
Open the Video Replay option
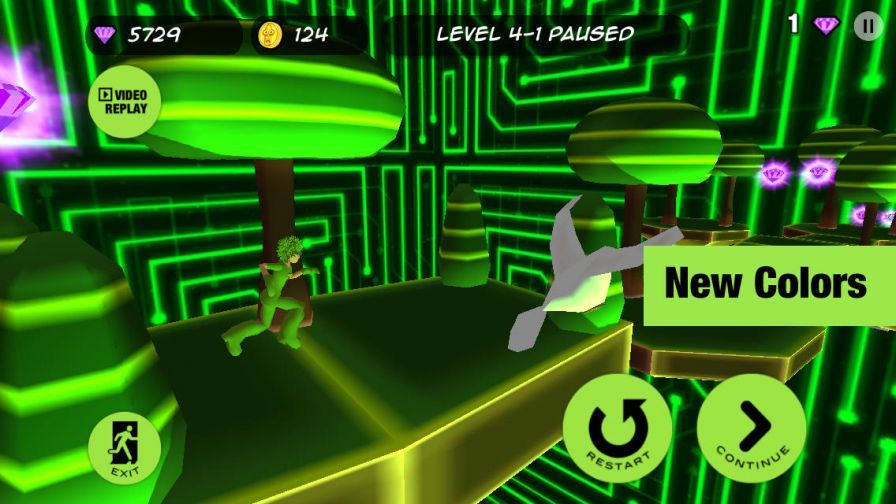124,101
